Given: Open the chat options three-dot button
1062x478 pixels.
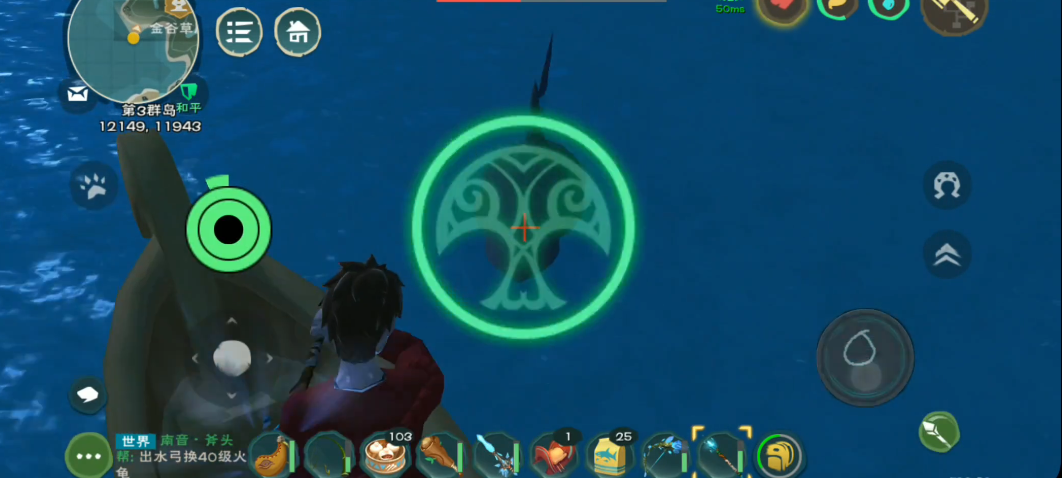Looking at the screenshot, I should 88,456.
